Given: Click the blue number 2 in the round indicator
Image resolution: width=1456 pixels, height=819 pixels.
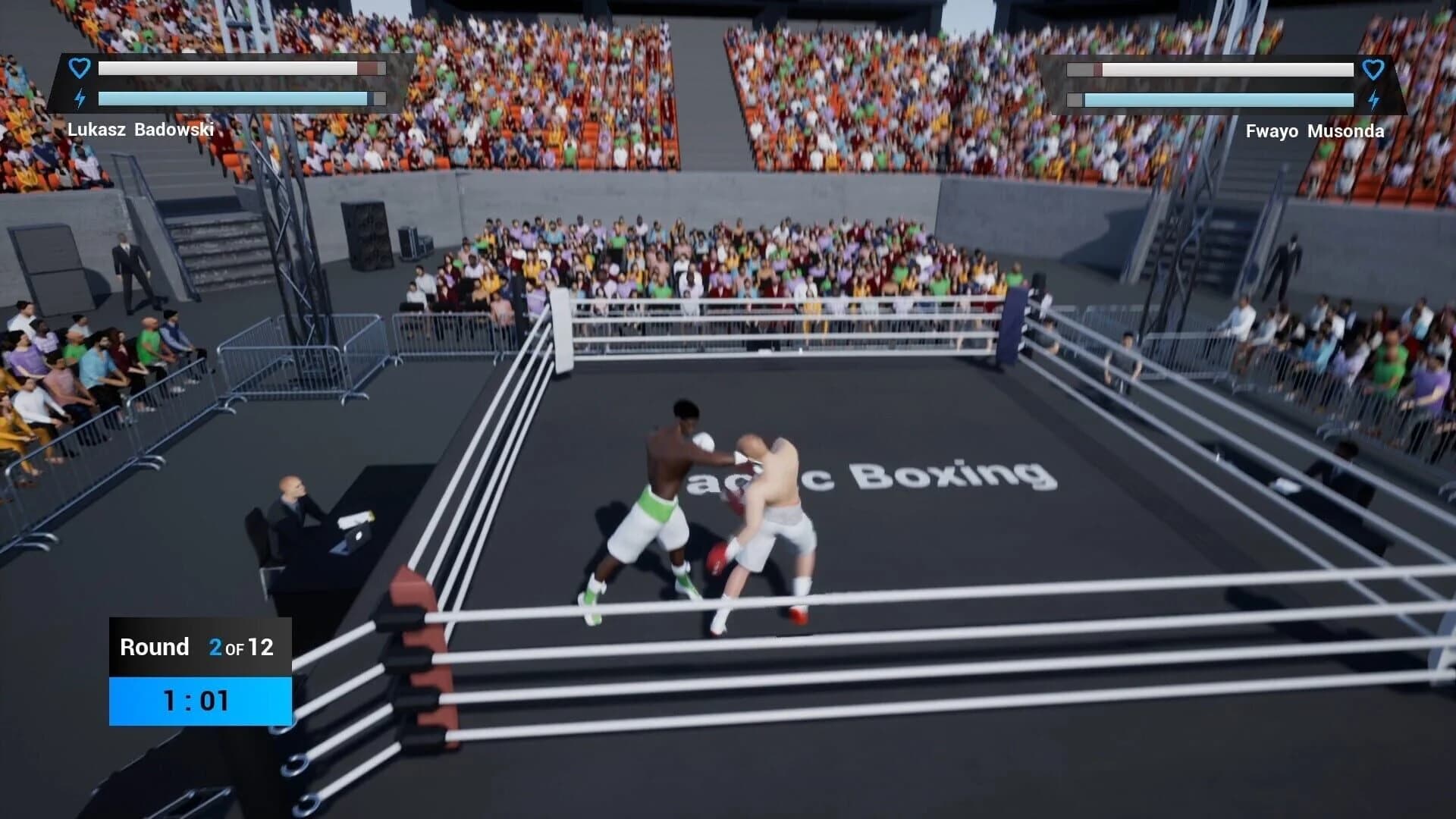Looking at the screenshot, I should (215, 648).
